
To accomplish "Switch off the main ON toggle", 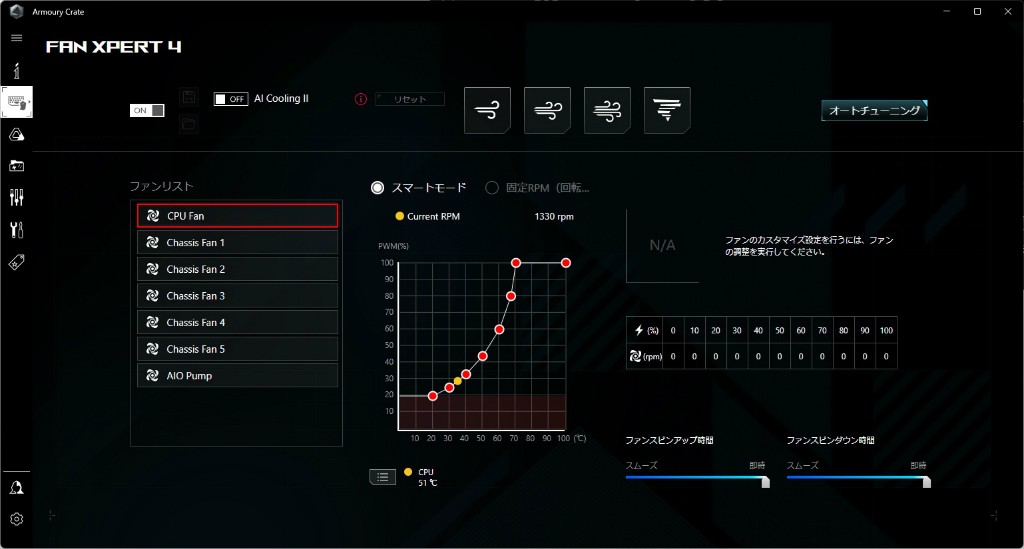I will (x=147, y=110).
